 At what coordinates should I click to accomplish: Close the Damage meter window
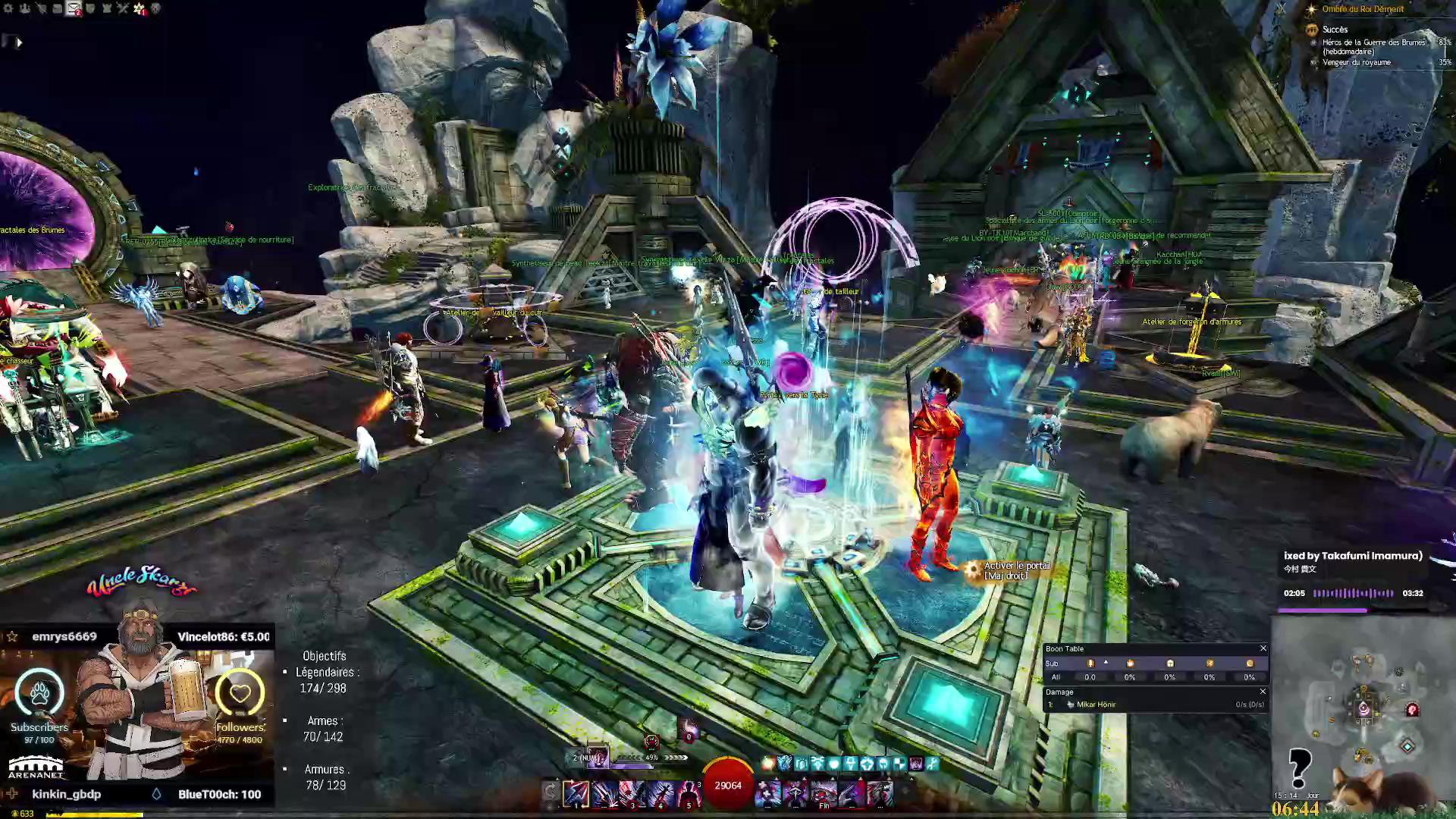[x=1263, y=692]
